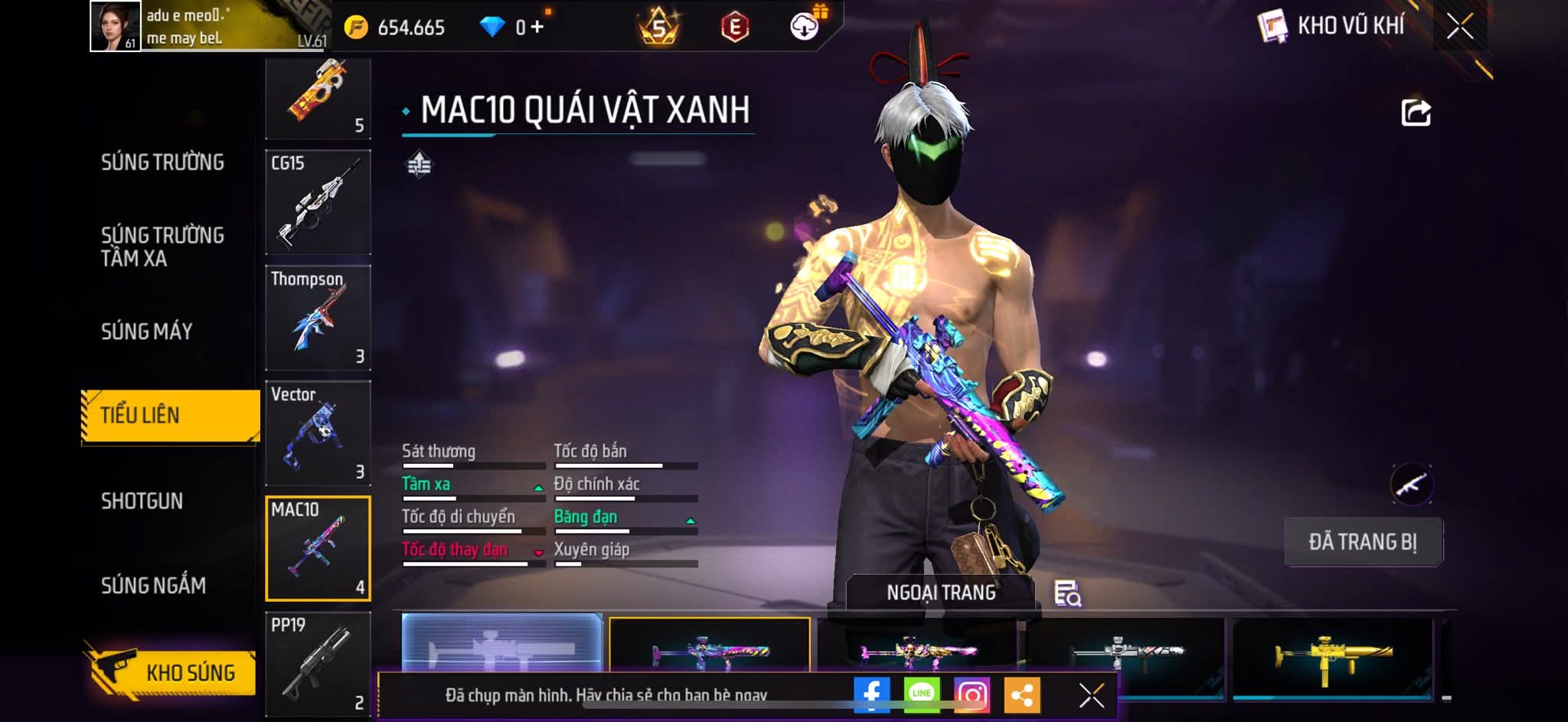Viewport: 1568px width, 722px height.
Task: Click the Đã Trang Bị button
Action: [x=1363, y=542]
